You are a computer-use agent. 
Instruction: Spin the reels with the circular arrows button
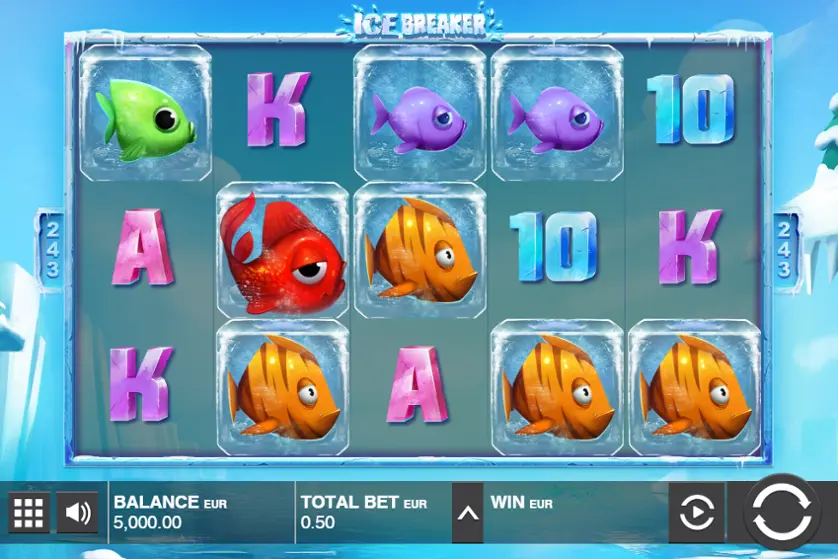pos(782,514)
